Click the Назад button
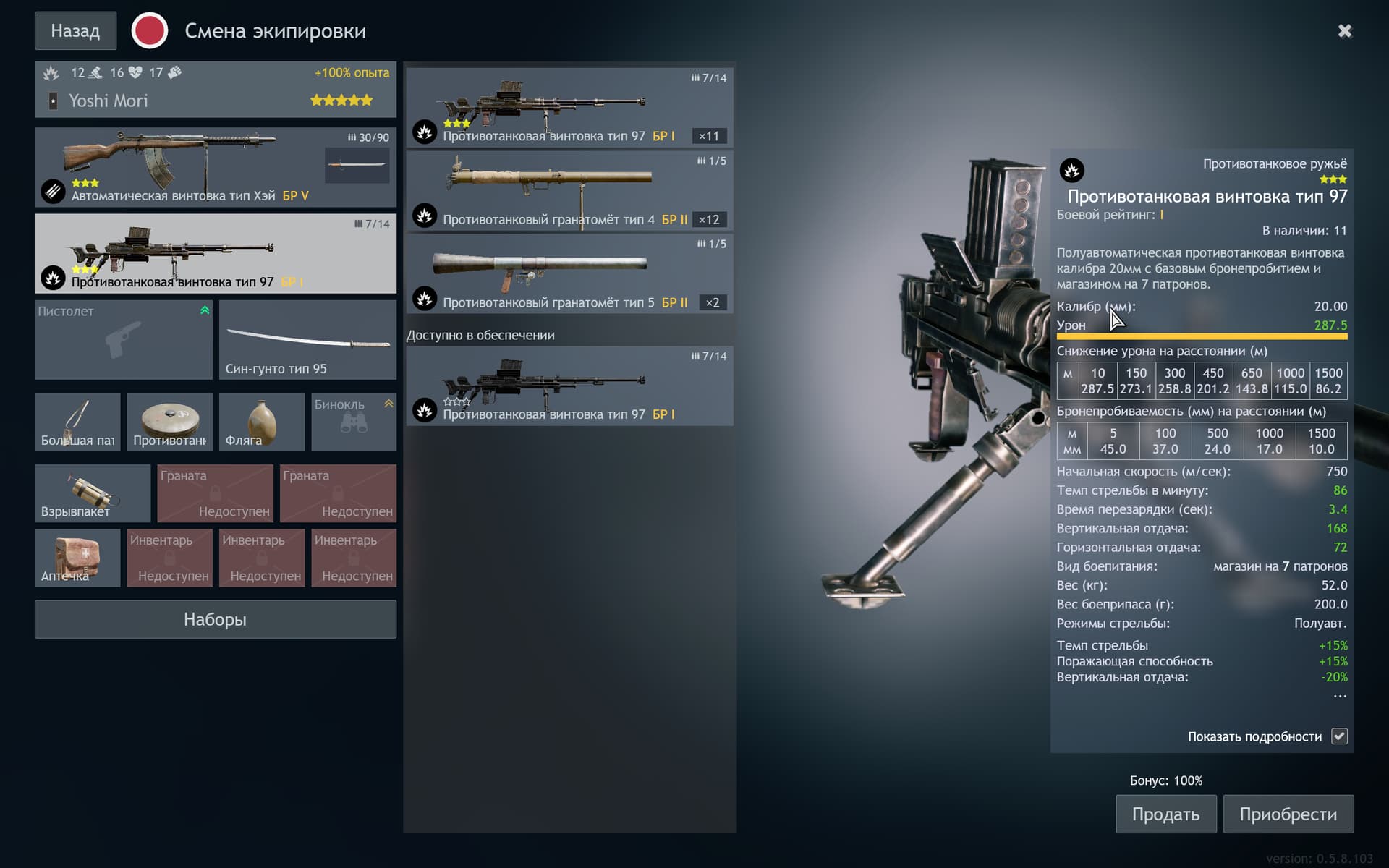 (x=75, y=30)
